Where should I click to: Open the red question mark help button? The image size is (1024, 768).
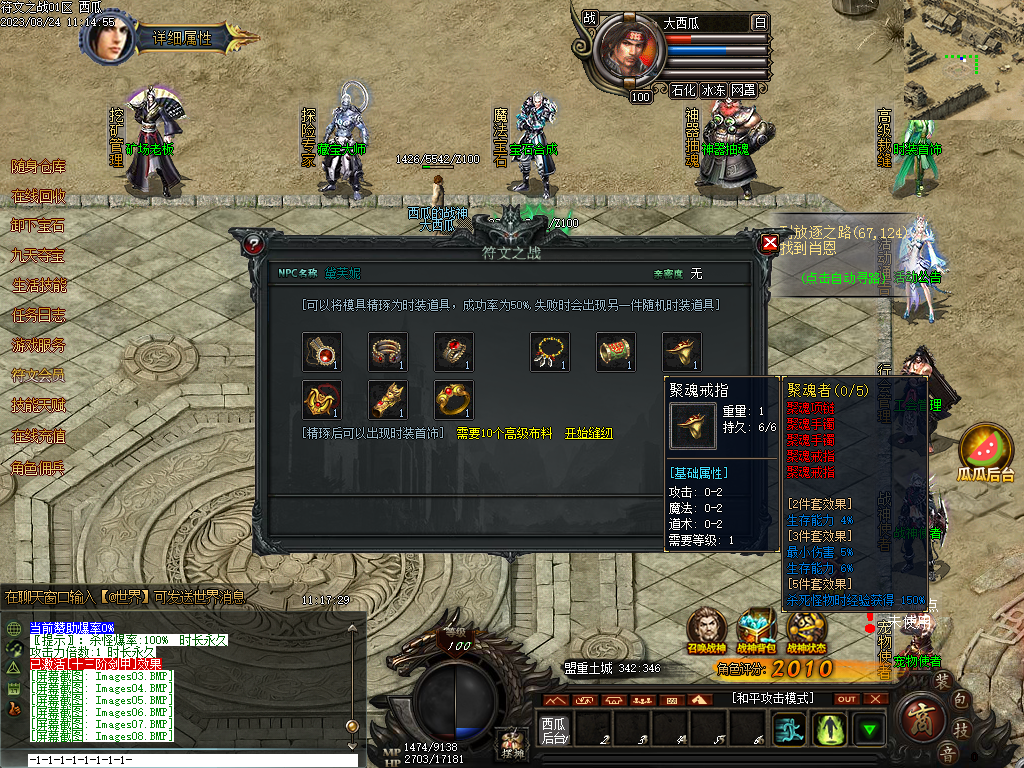(253, 243)
